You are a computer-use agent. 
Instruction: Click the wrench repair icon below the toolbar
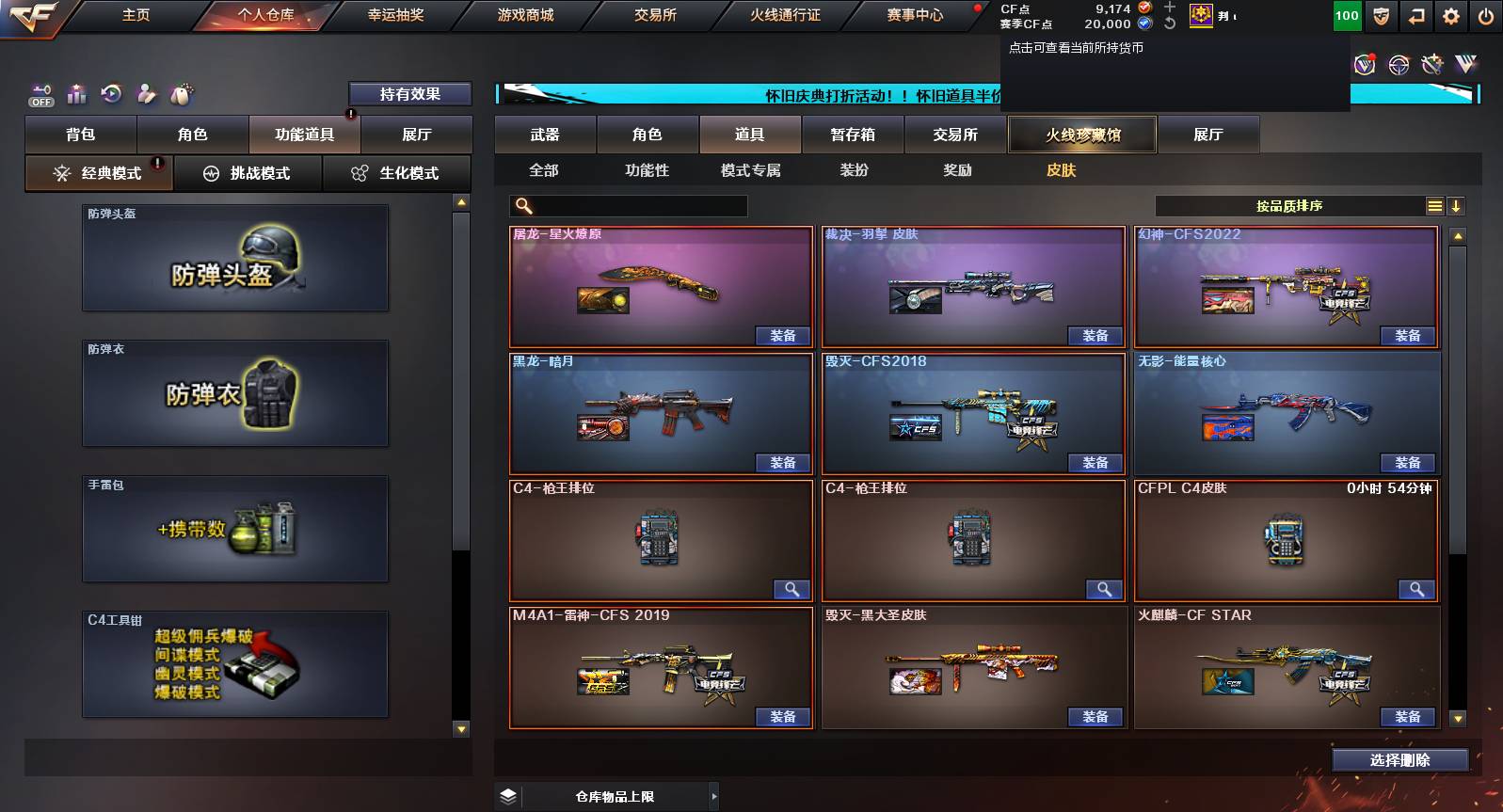pos(1433,66)
